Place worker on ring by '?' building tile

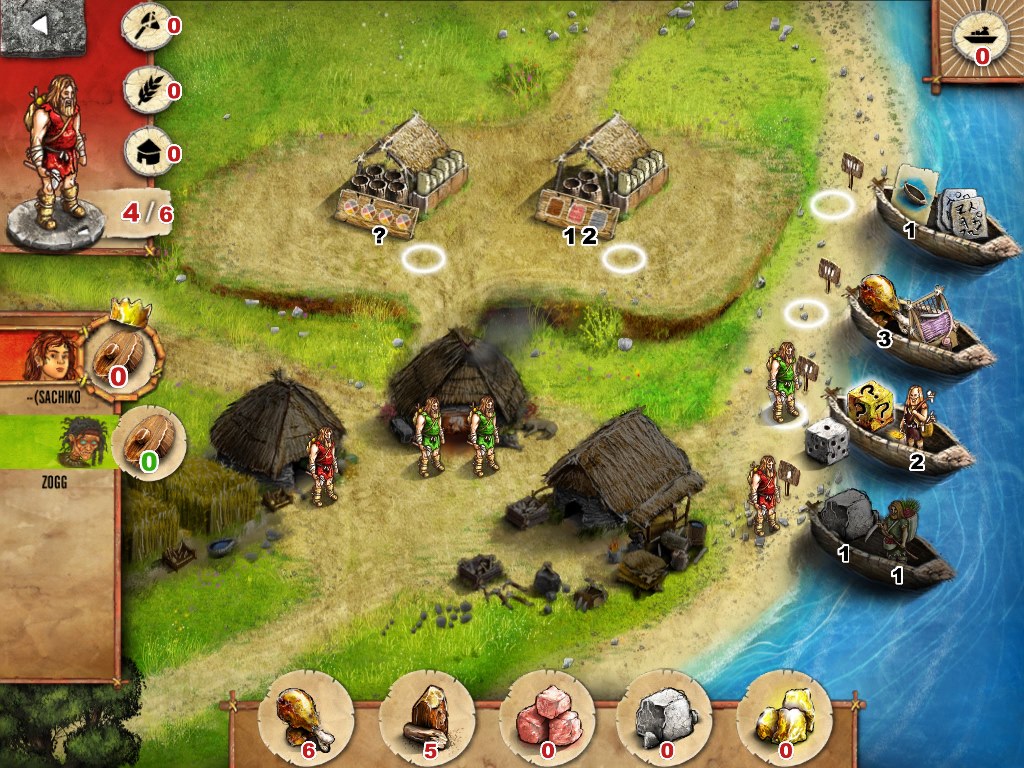(x=423, y=259)
